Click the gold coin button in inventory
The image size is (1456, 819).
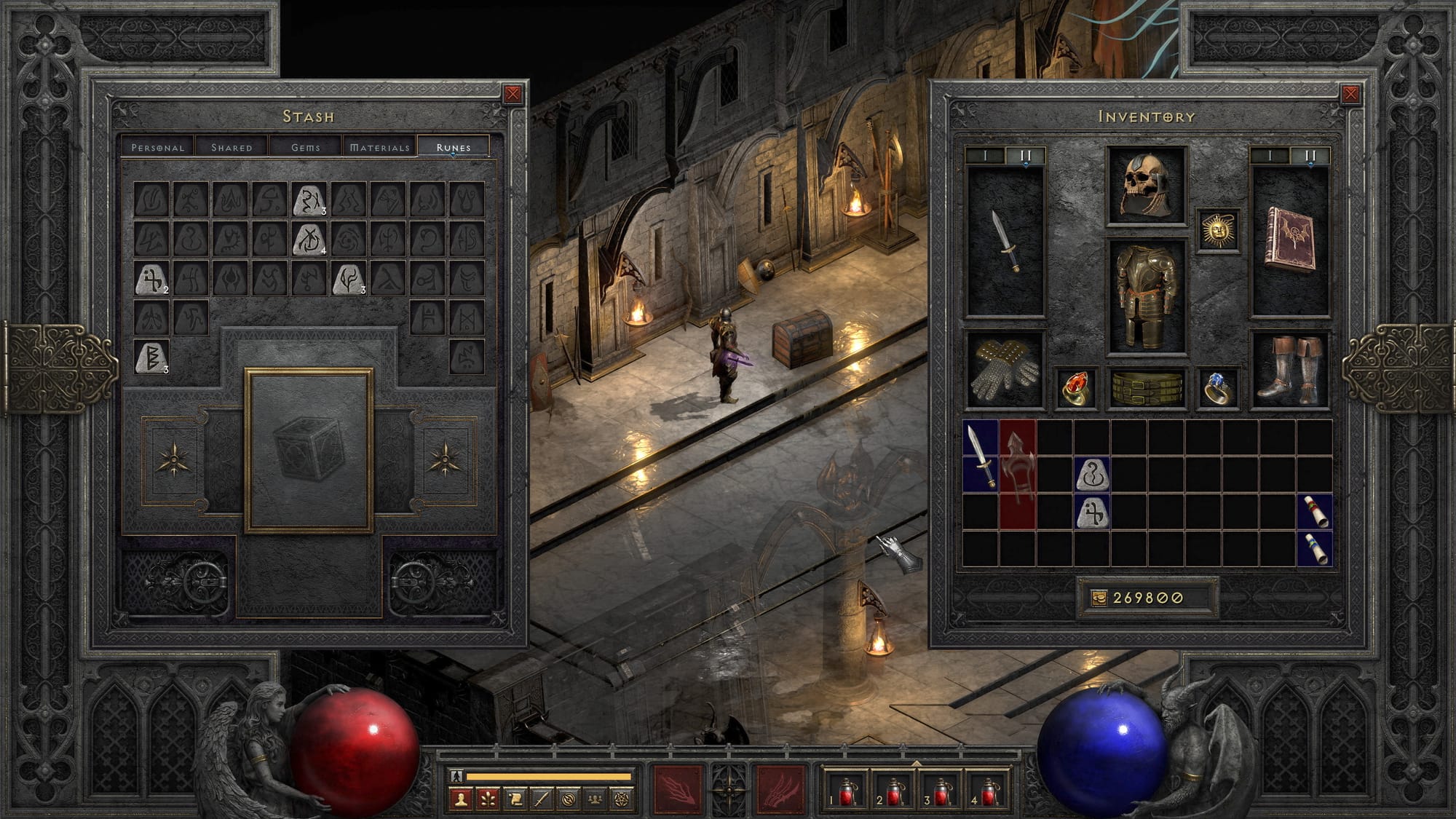[1099, 598]
